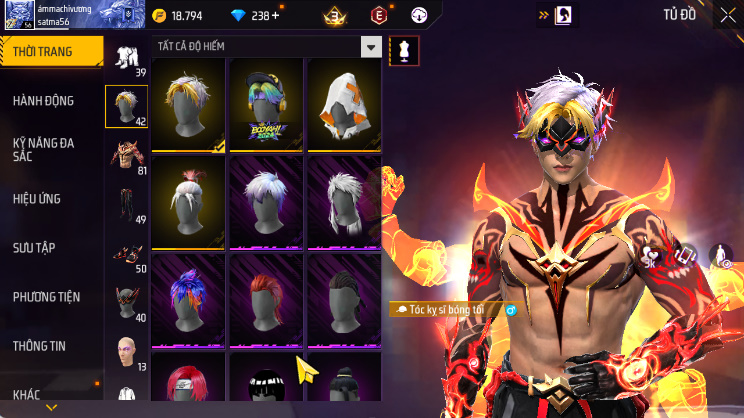Pick the orange mohawk hairstyle
Screen dimensions: 744x418
[x=265, y=300]
